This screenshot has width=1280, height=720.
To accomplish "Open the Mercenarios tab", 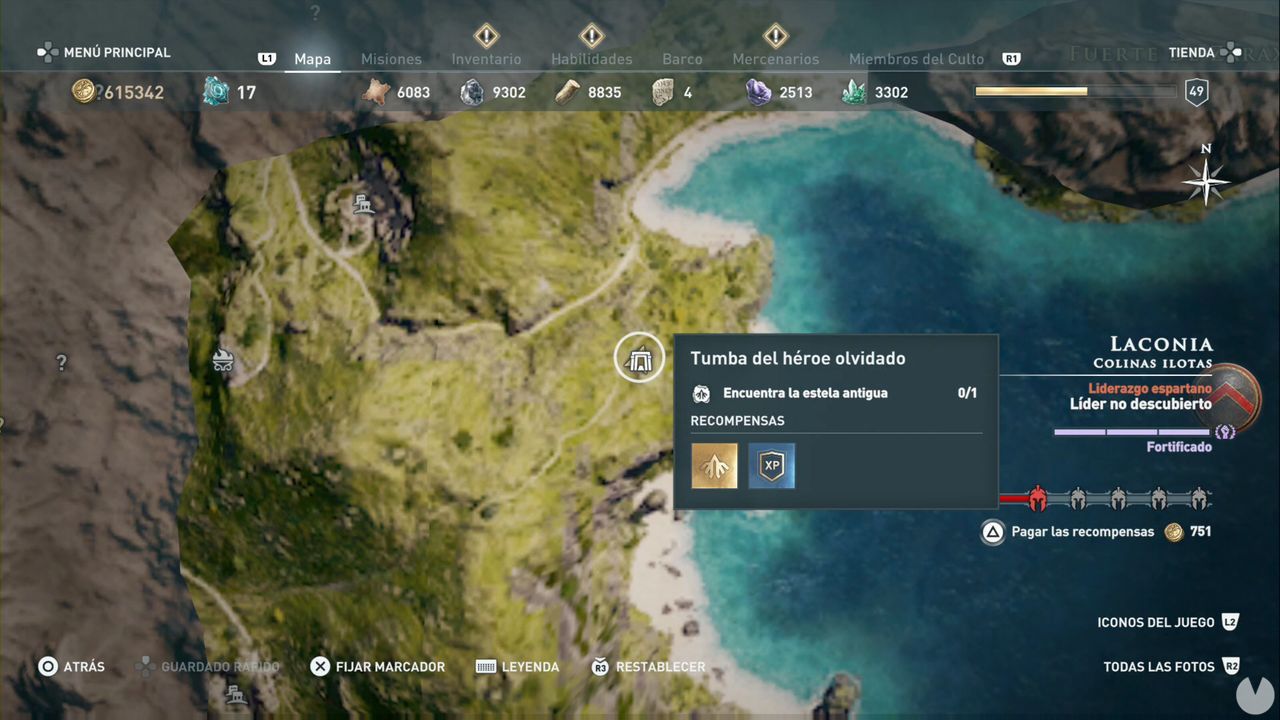I will pyautogui.click(x=776, y=59).
